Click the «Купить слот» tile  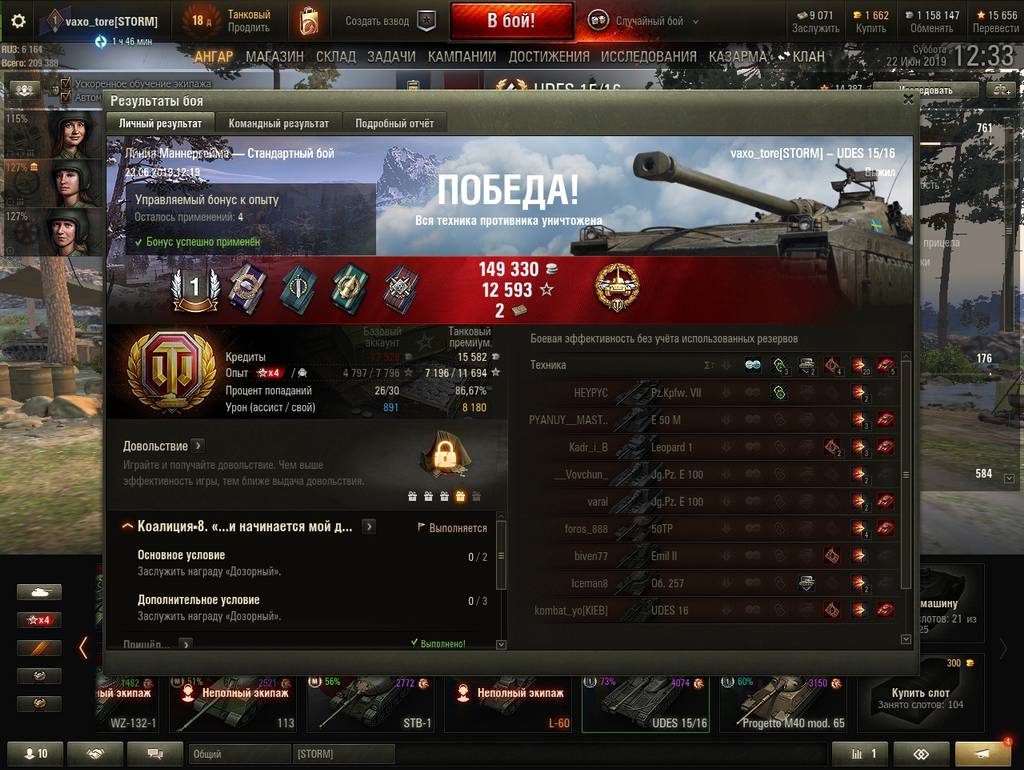[921, 697]
